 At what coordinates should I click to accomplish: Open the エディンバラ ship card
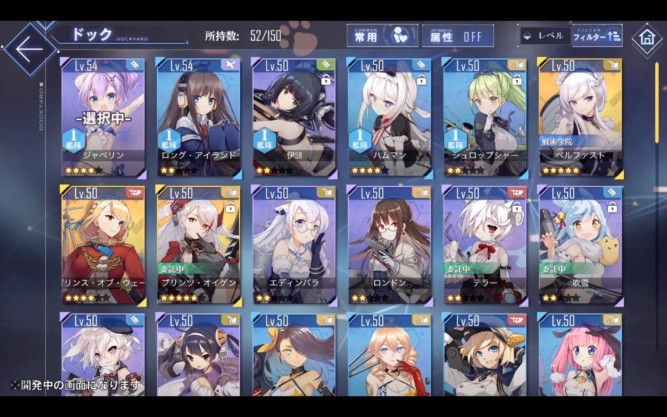point(294,244)
